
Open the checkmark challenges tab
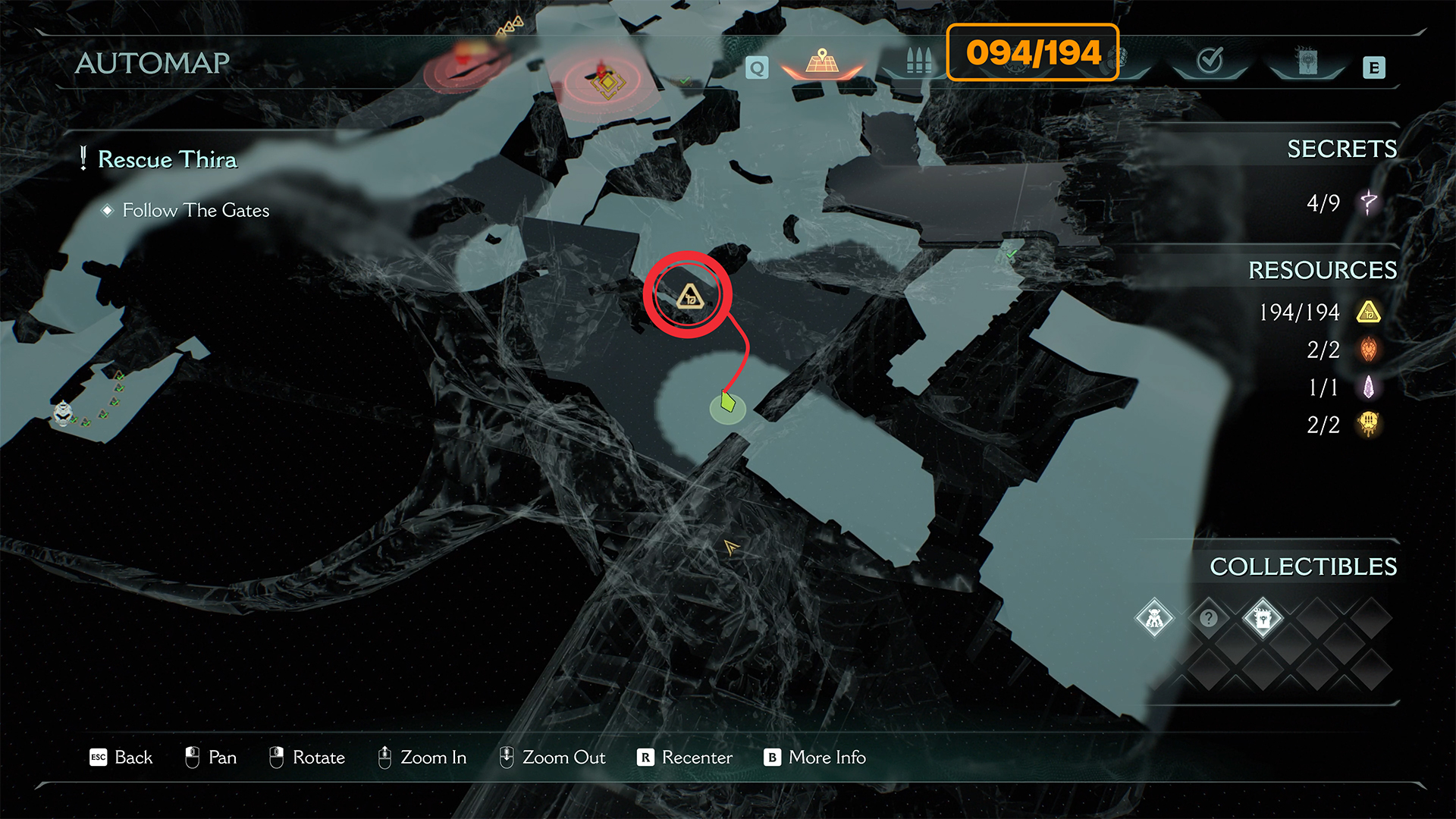1210,61
